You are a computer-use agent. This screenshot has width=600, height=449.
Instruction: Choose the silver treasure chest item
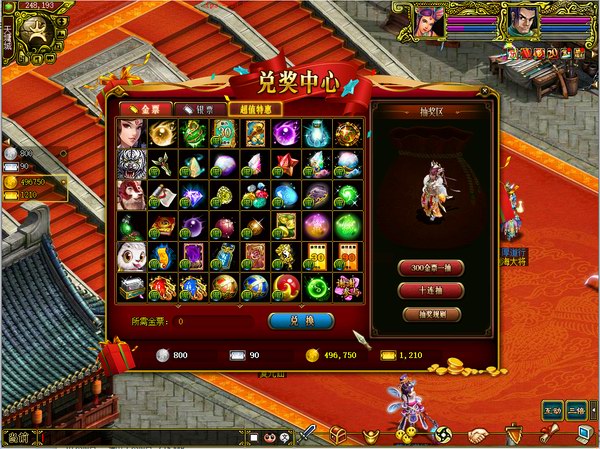coord(130,287)
